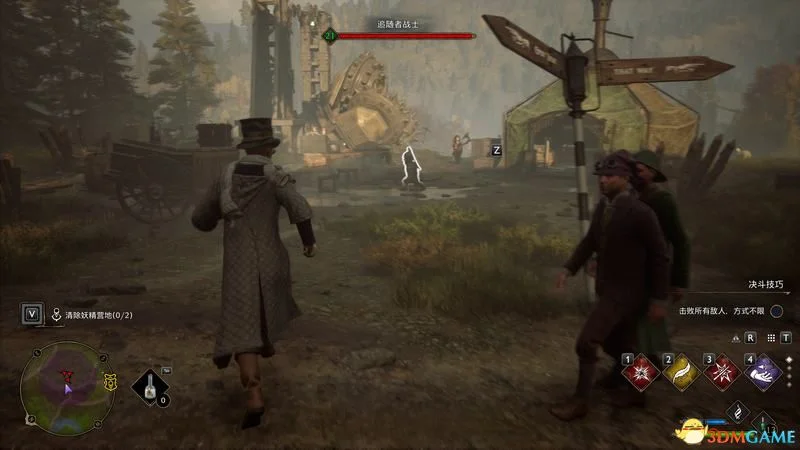Click the yellow quest marker beside minimap
Viewport: 800px width, 450px height.
(x=109, y=381)
